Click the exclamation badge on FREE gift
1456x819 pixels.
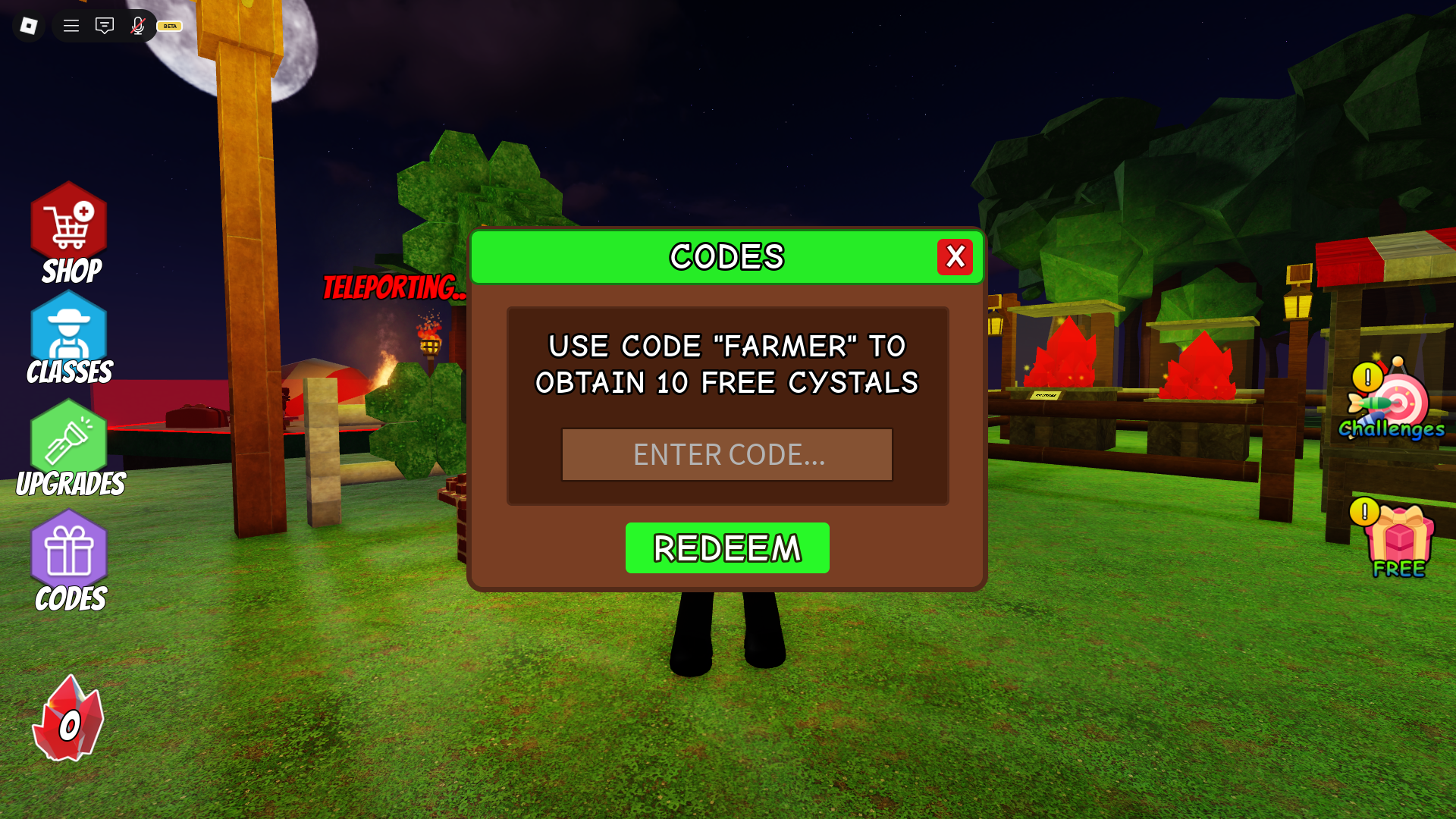pos(1365,511)
